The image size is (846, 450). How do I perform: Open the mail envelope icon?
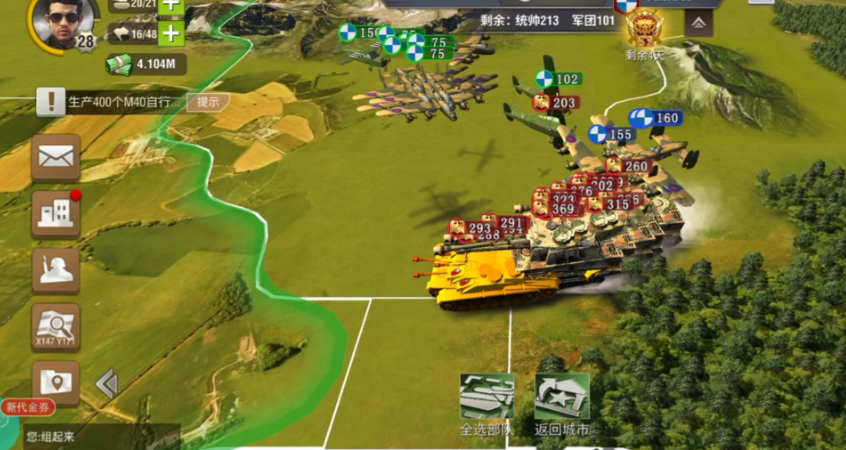tap(55, 157)
